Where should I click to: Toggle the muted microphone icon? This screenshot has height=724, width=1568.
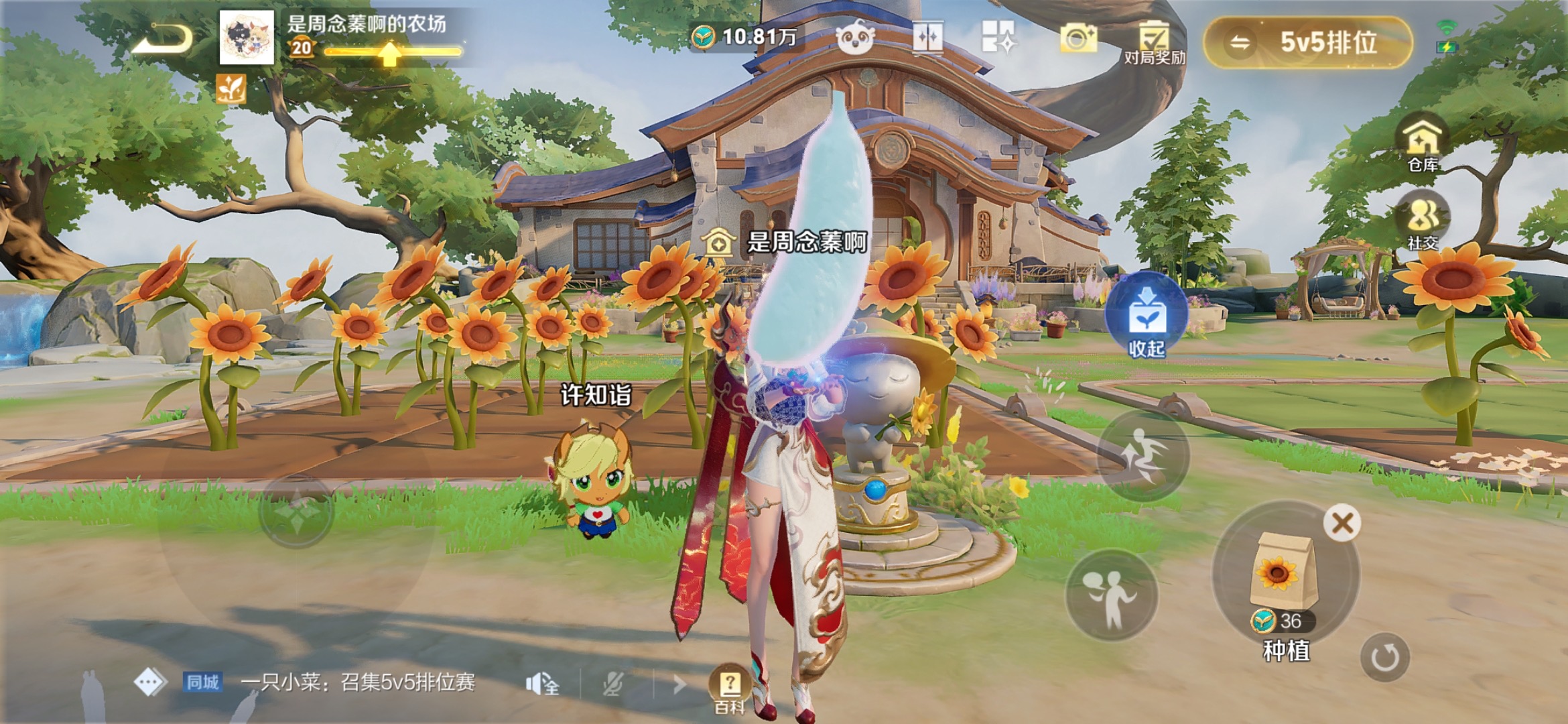click(612, 684)
